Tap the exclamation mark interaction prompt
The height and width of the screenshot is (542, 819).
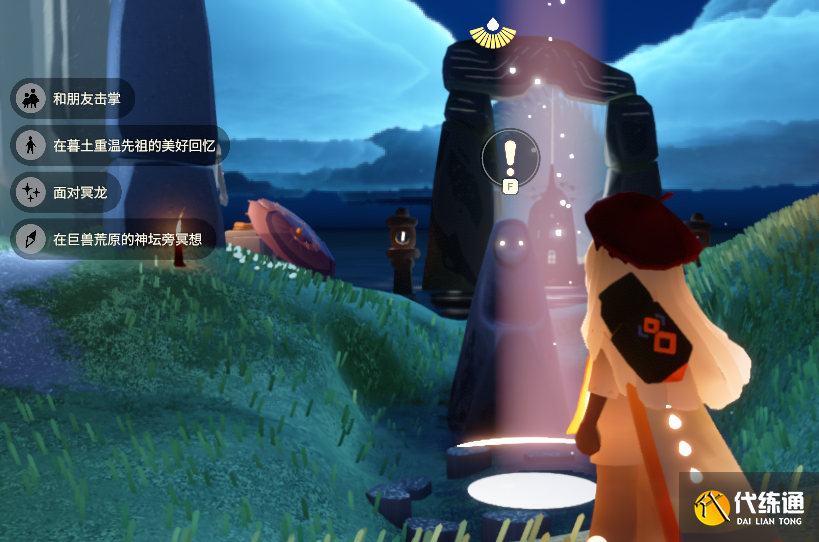(x=510, y=156)
